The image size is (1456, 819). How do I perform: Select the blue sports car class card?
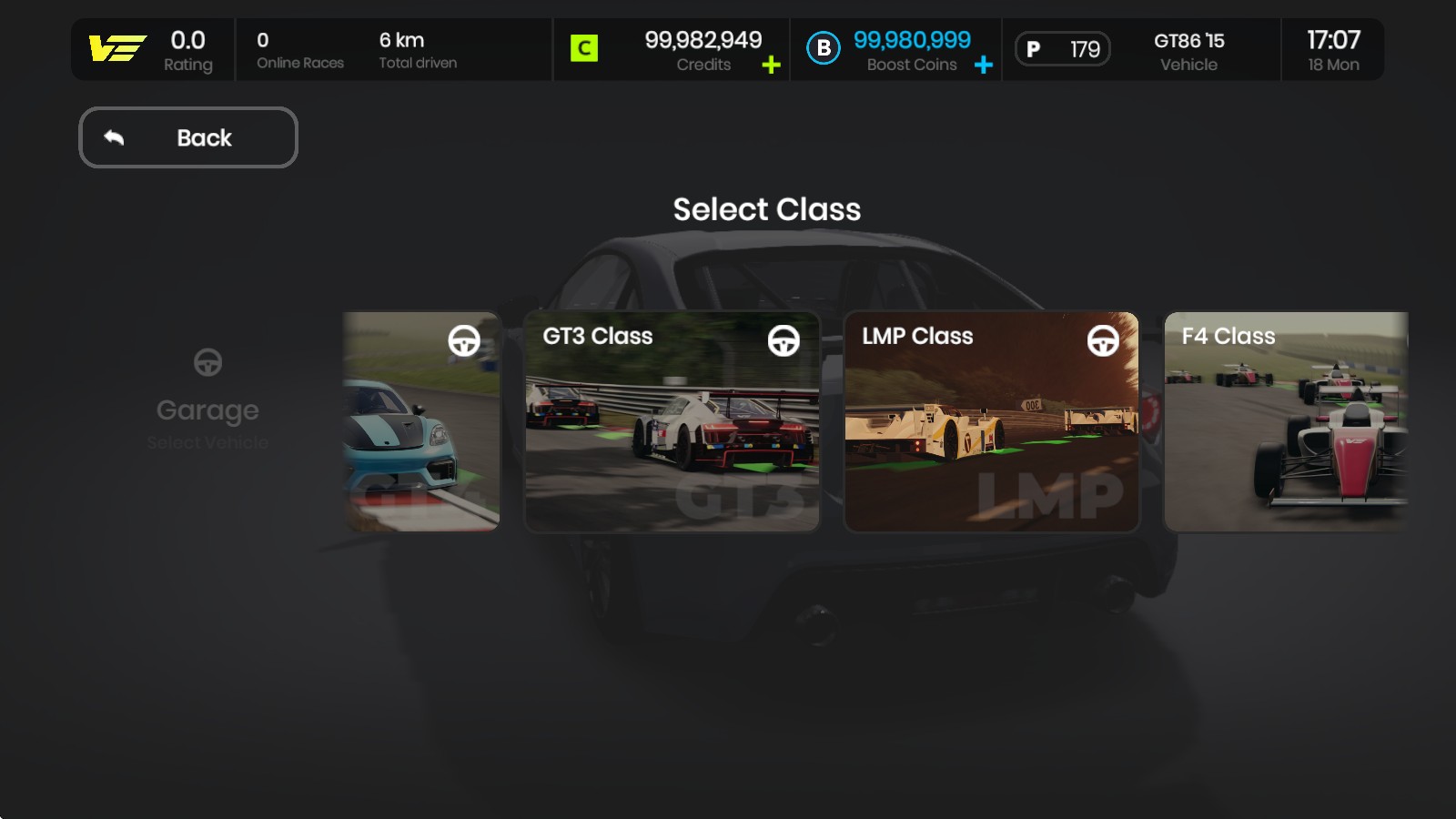point(421,421)
